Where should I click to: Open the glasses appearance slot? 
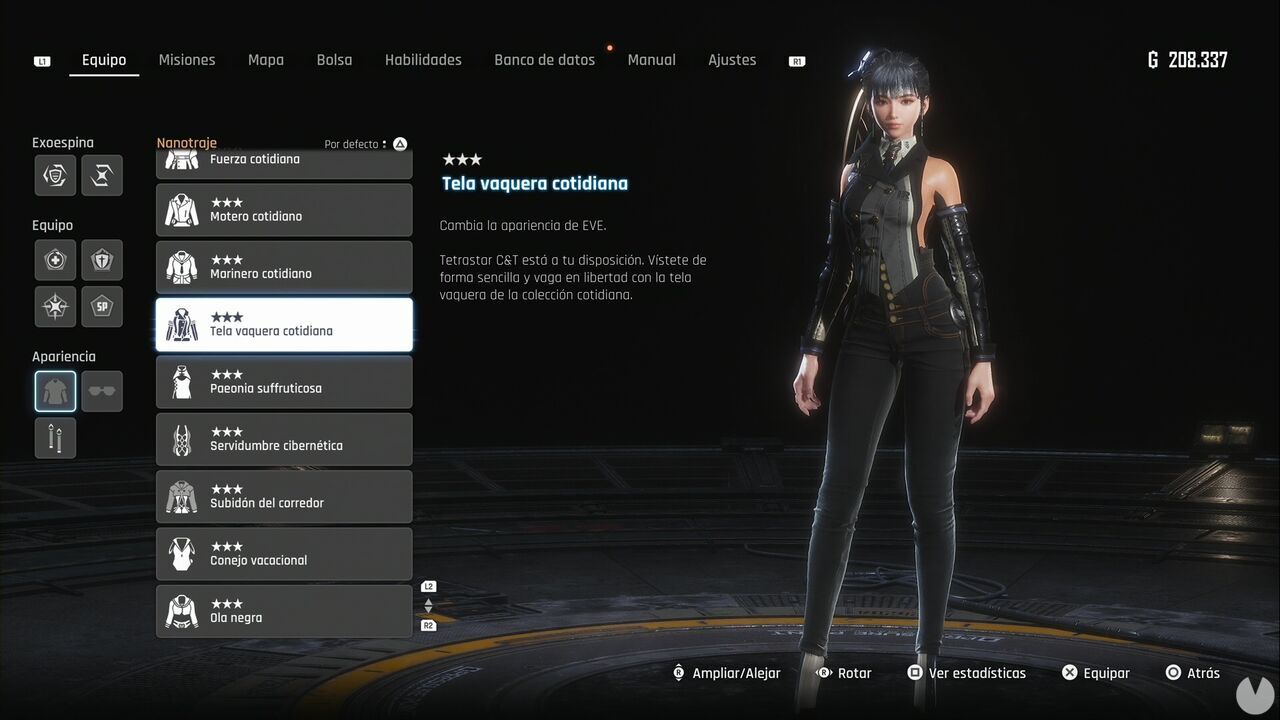pyautogui.click(x=101, y=390)
